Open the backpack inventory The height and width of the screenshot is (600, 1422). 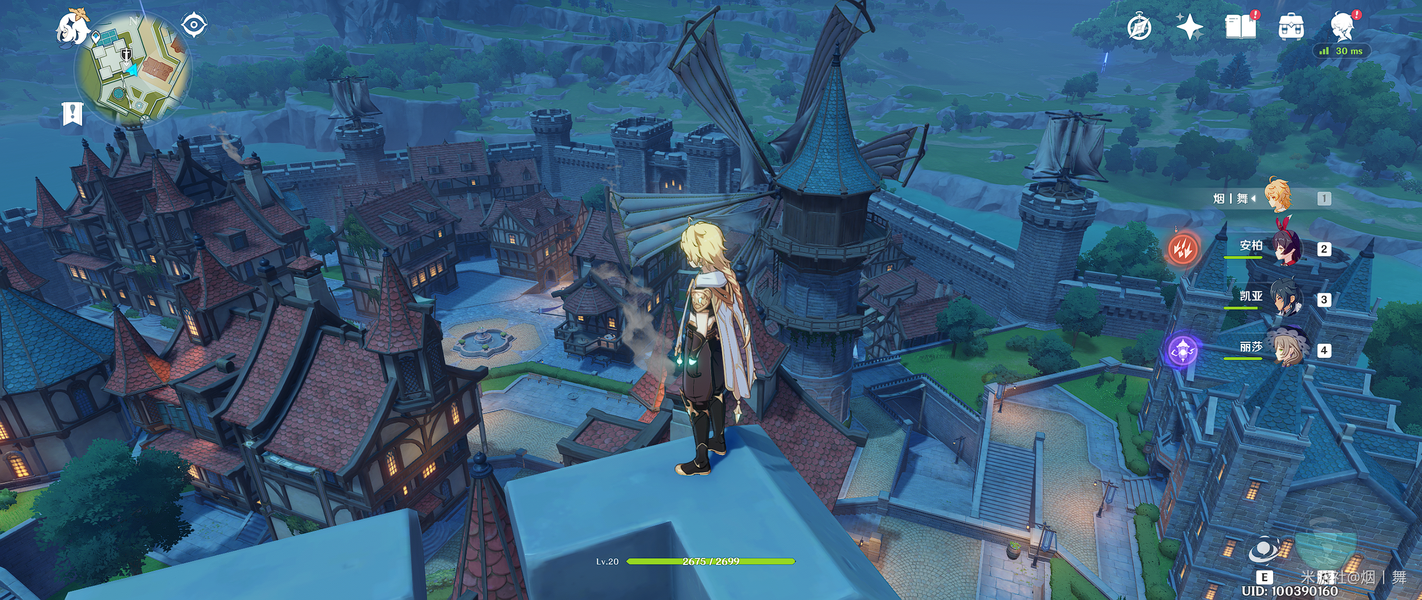coord(1291,27)
